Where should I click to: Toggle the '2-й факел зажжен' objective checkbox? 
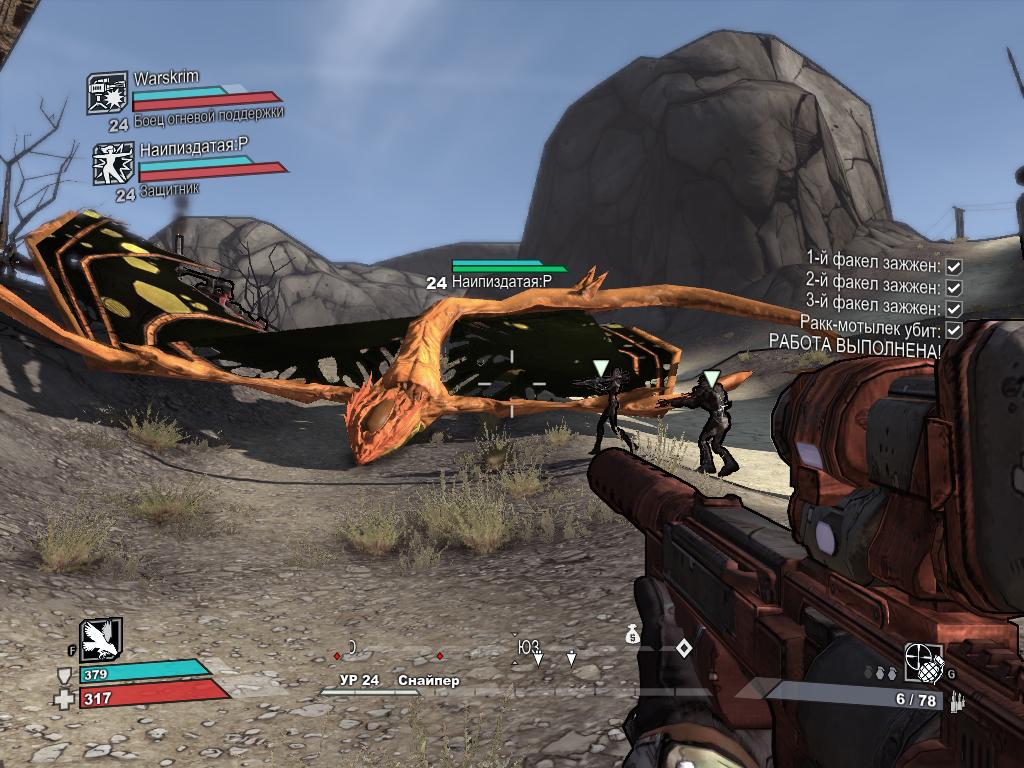pos(954,288)
